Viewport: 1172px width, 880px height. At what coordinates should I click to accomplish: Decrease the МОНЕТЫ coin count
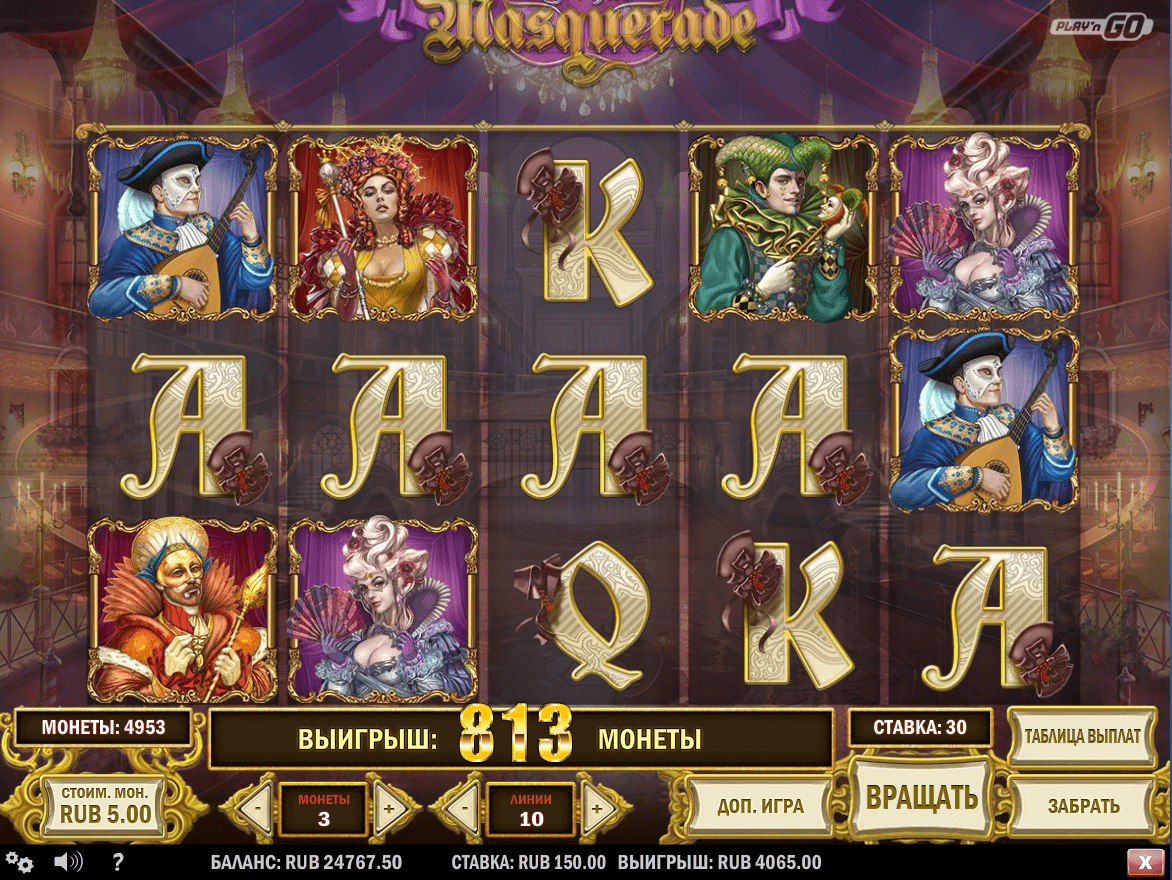(x=258, y=808)
